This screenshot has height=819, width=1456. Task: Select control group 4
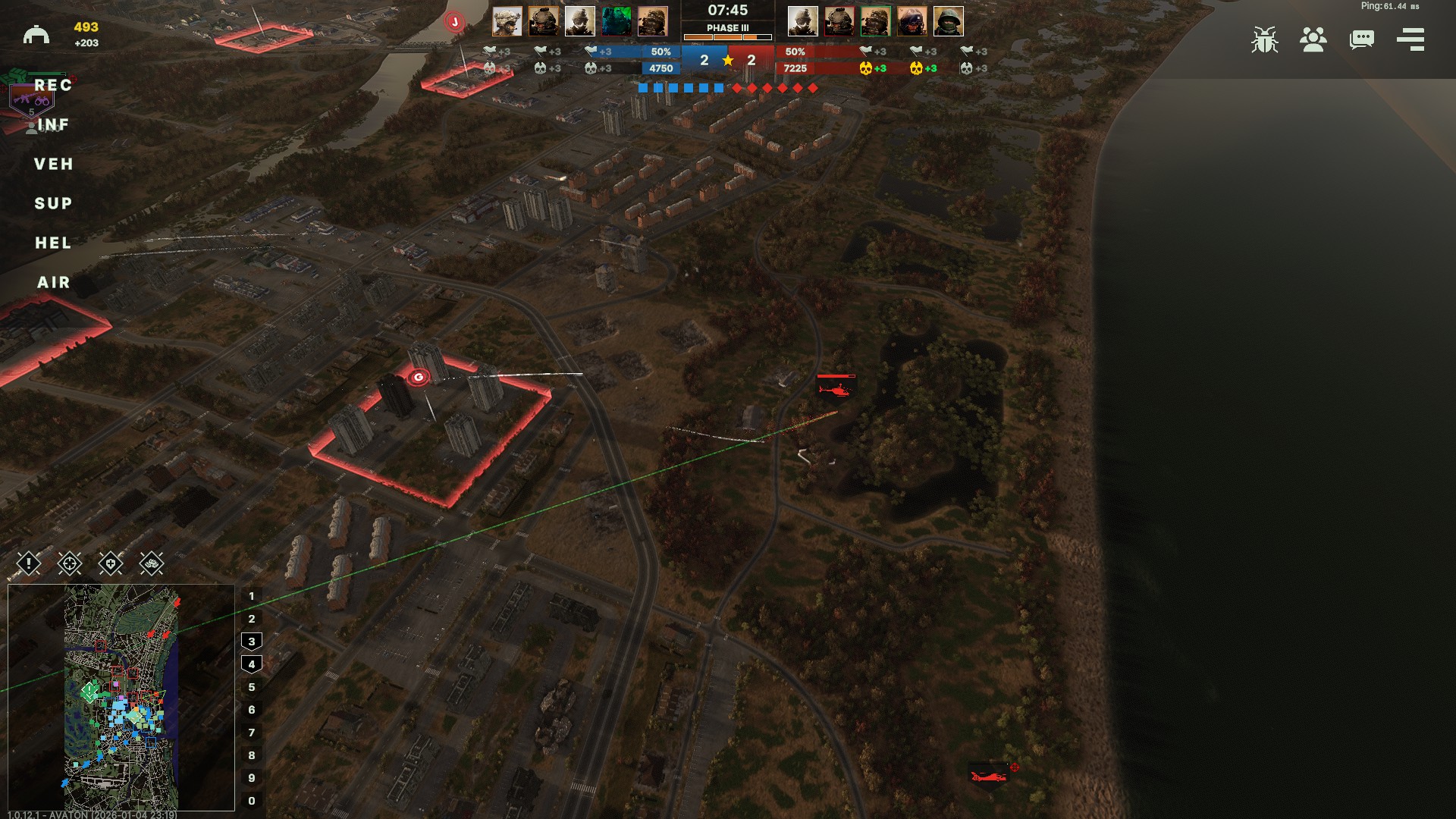[x=252, y=664]
